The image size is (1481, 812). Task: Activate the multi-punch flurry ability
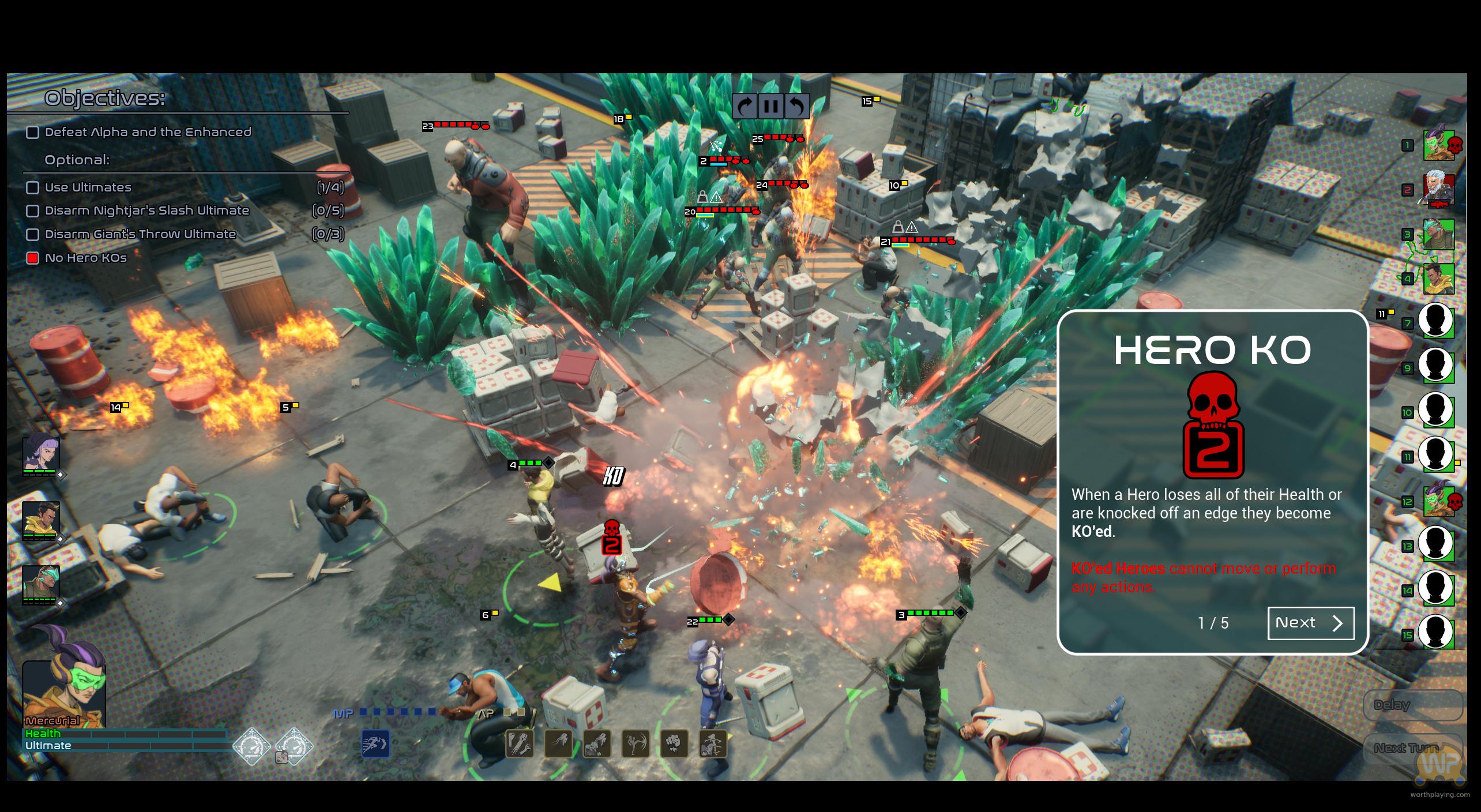pos(520,743)
